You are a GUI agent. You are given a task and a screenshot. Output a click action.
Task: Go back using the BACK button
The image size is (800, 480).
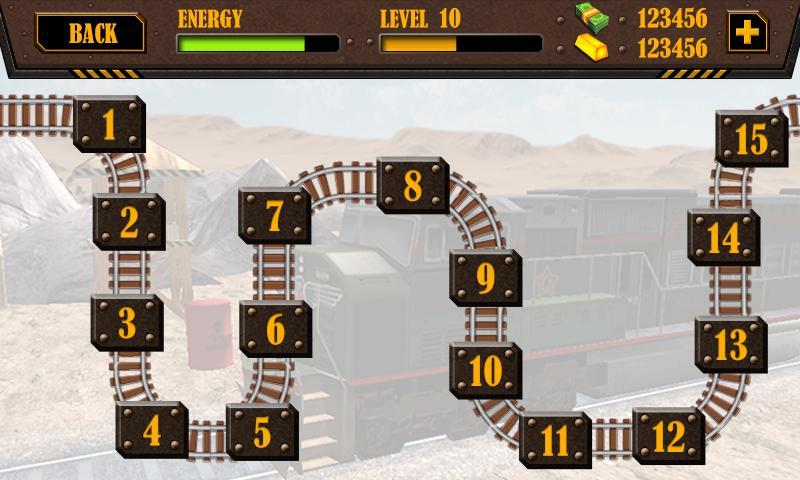(90, 32)
